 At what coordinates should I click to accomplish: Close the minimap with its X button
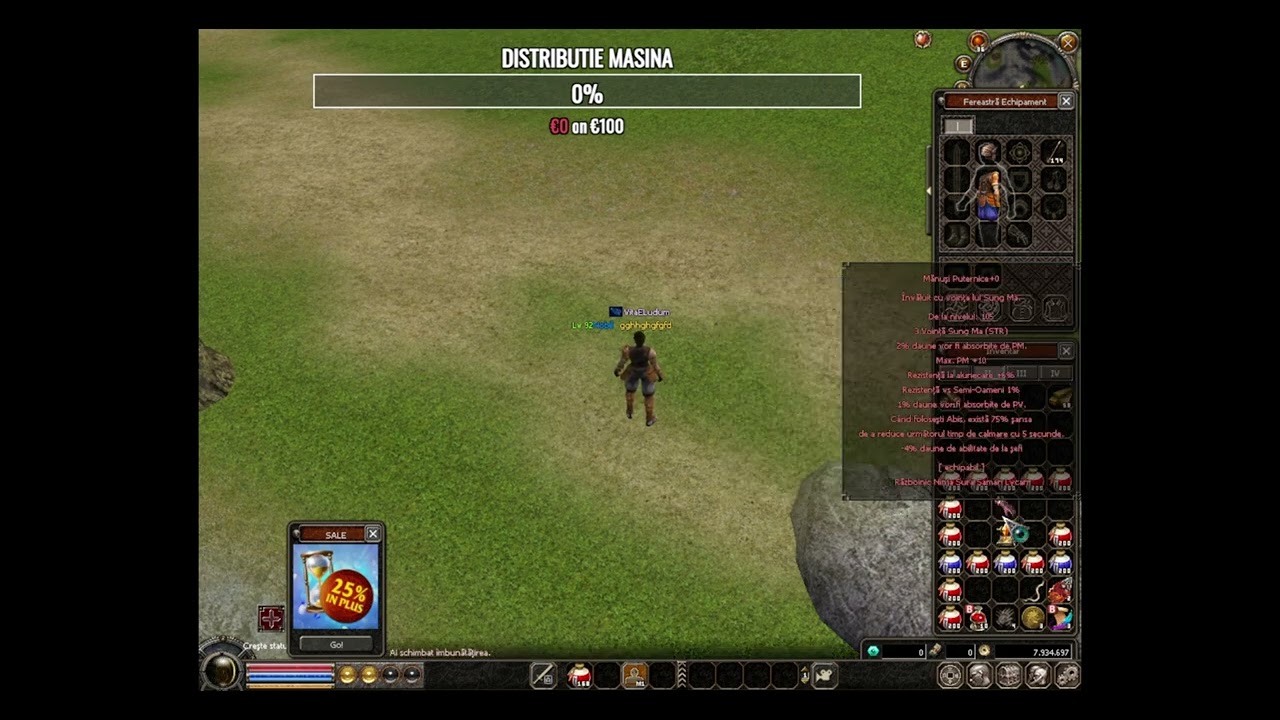1068,42
